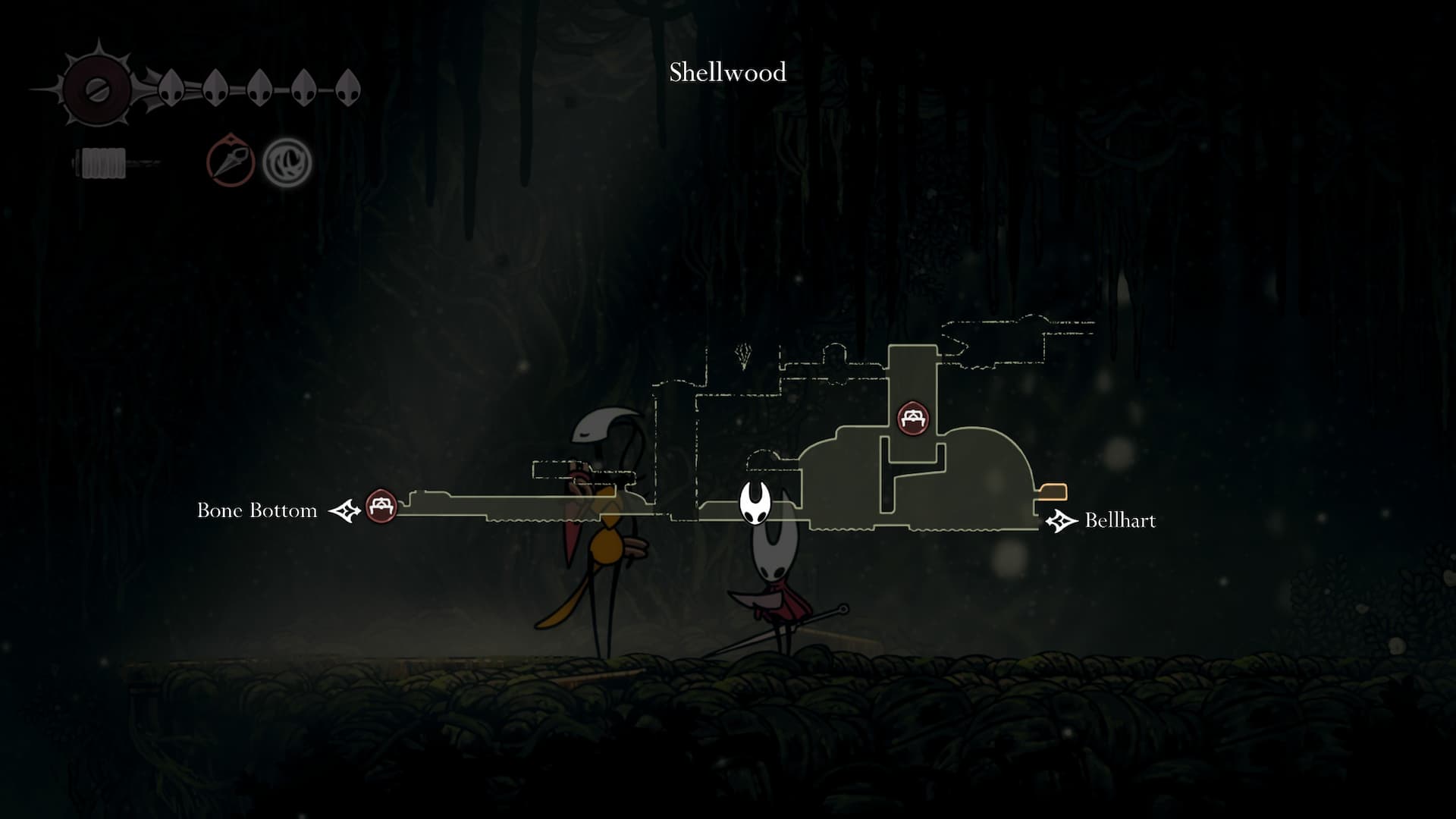Select the red dart tool icon
This screenshot has width=1456, height=819.
point(231,161)
